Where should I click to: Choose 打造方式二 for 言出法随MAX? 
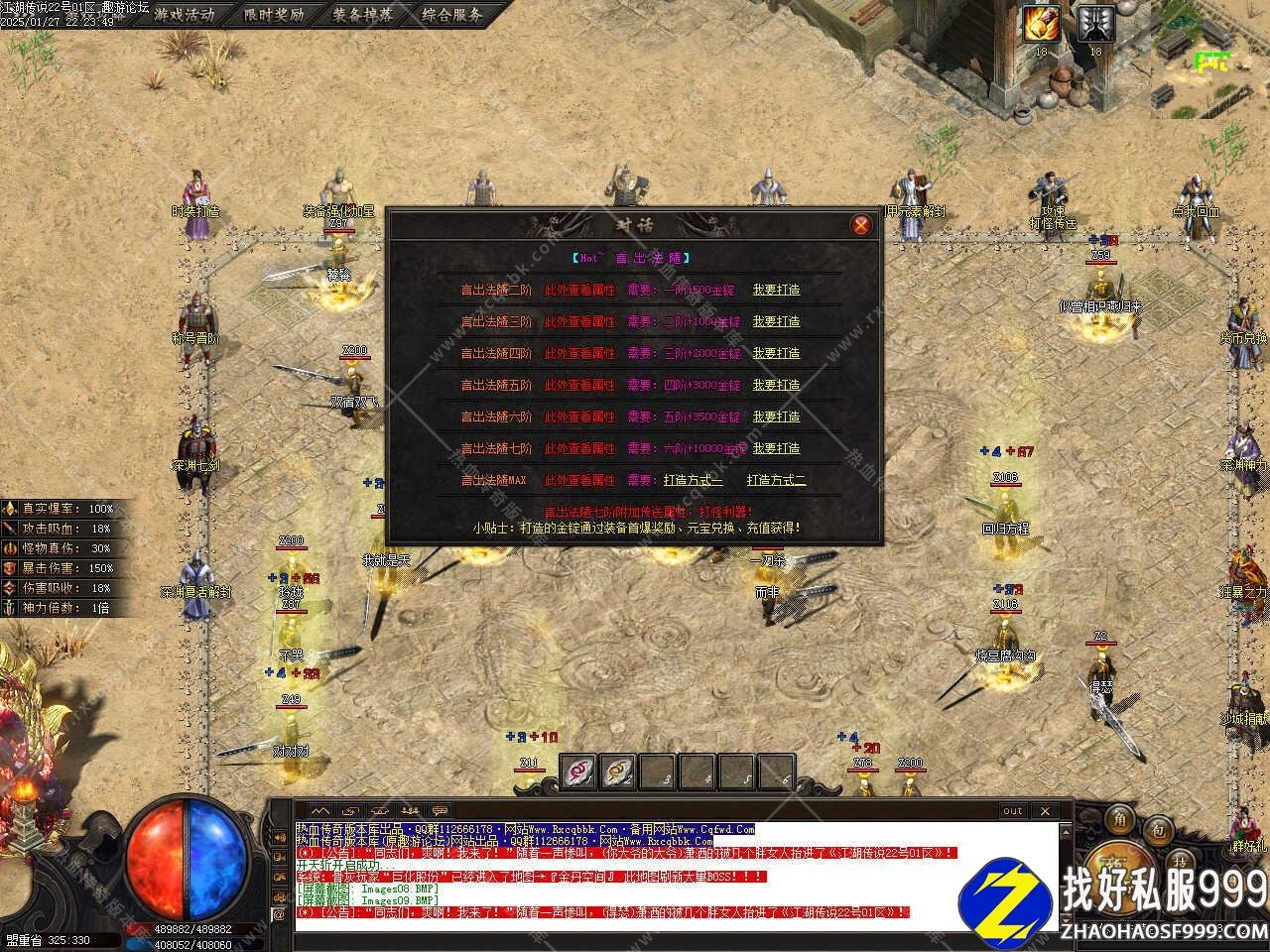[x=777, y=481]
